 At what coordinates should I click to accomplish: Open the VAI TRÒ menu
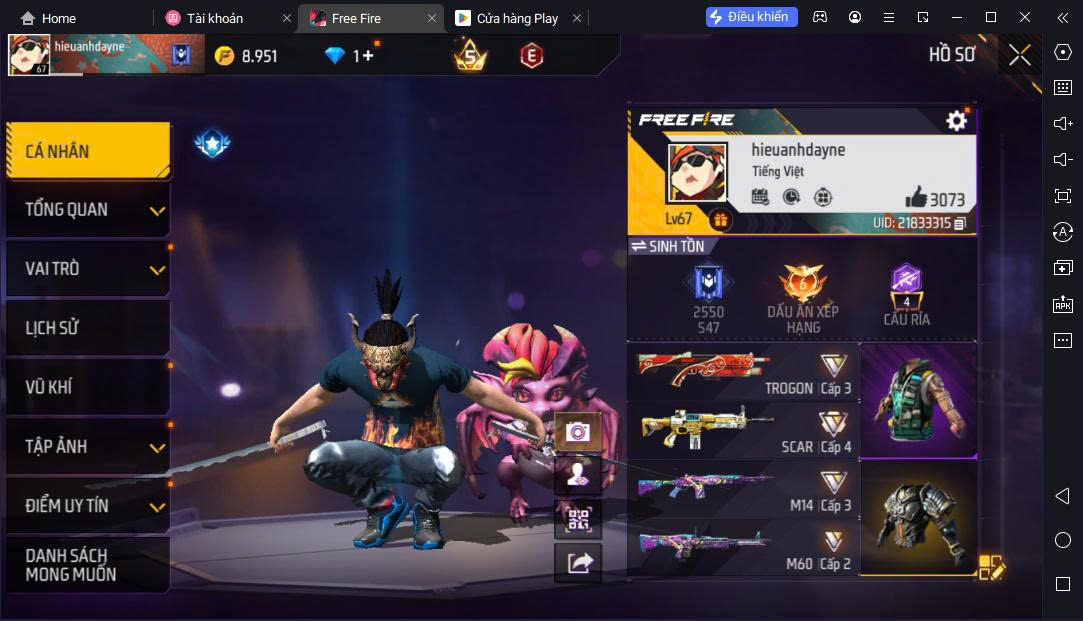[x=88, y=268]
